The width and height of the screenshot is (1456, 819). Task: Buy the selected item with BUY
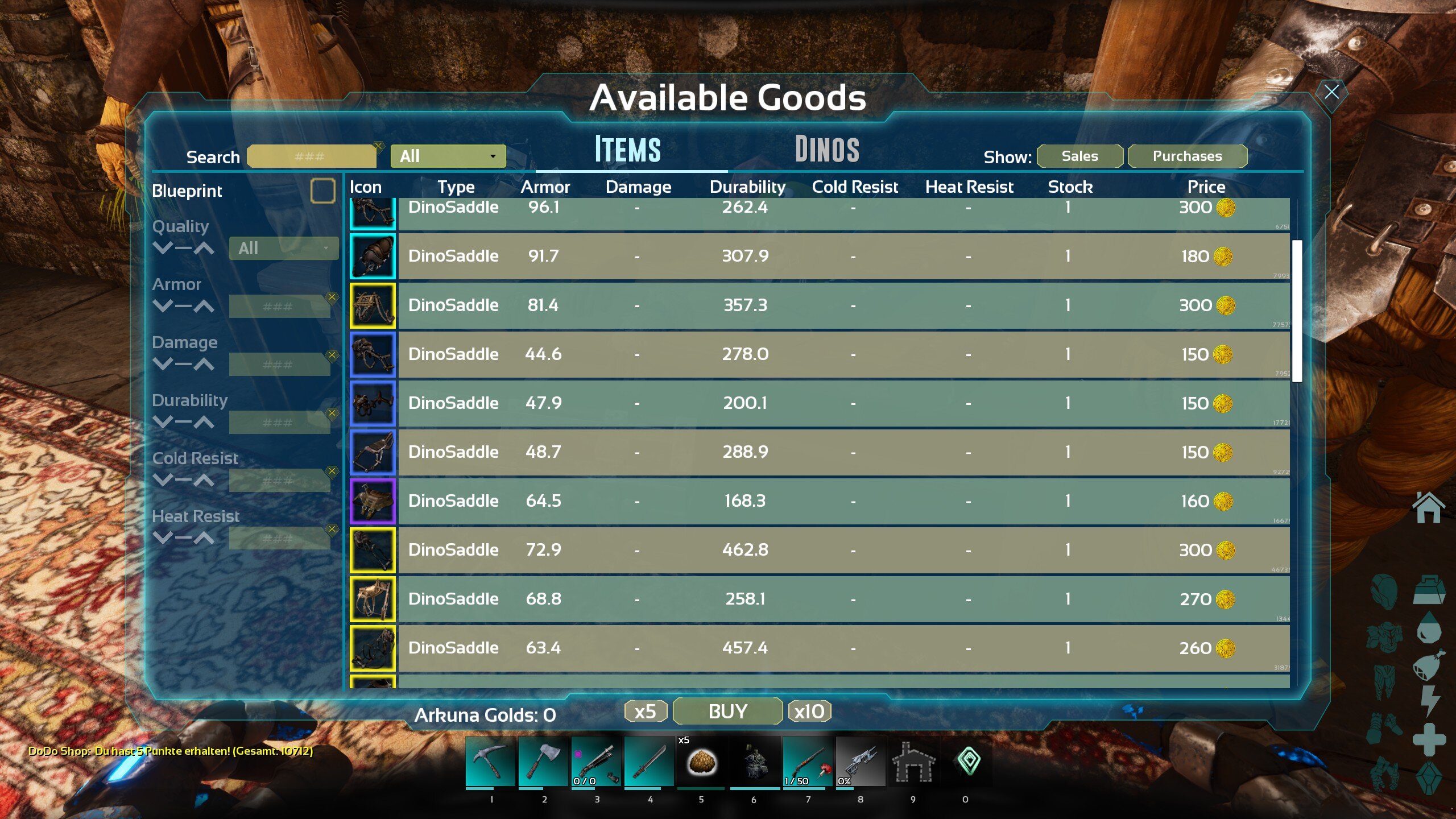point(727,712)
